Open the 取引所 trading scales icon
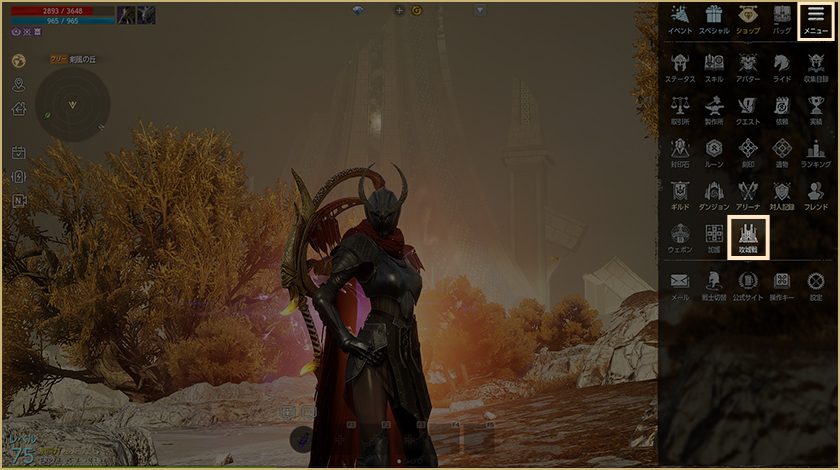 [680, 108]
